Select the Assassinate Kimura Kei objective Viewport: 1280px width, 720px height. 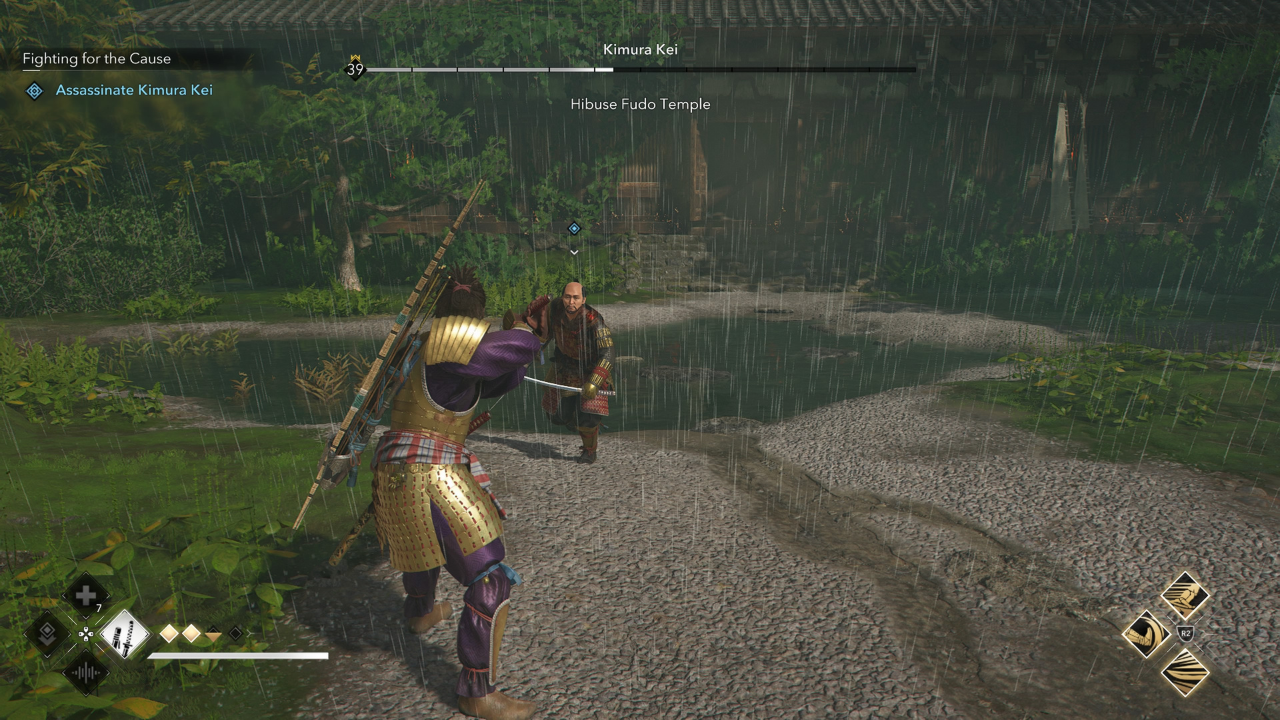coord(133,91)
